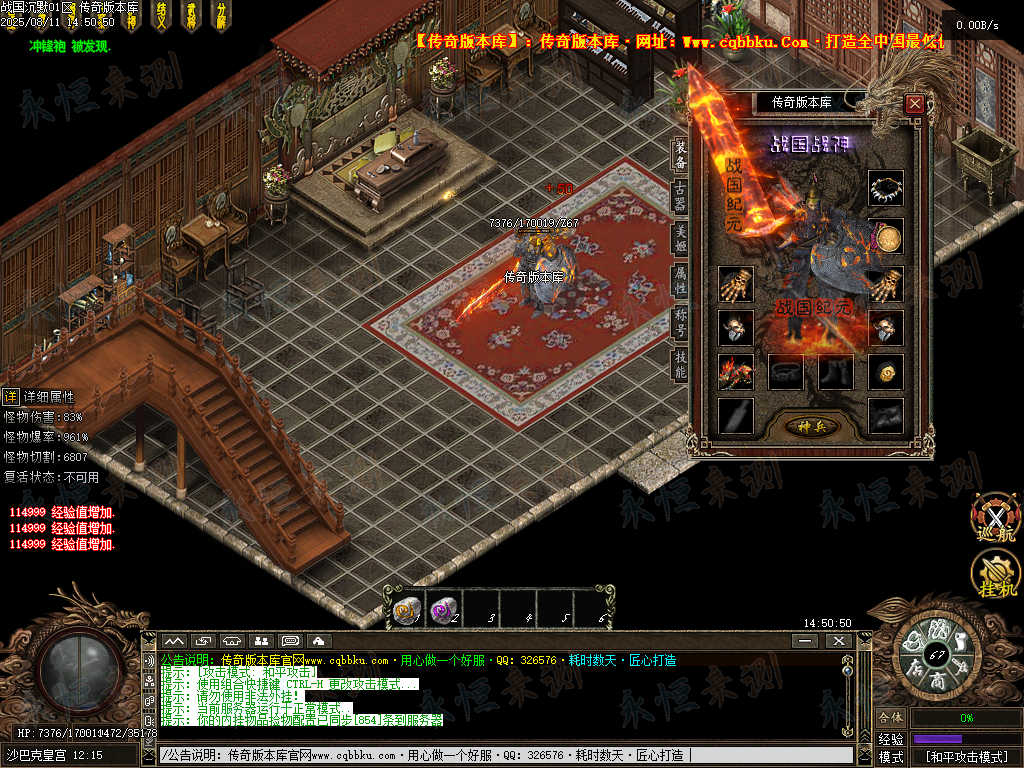1024x768 pixels.
Task: Open the 属性 attributes tab
Action: 681,281
